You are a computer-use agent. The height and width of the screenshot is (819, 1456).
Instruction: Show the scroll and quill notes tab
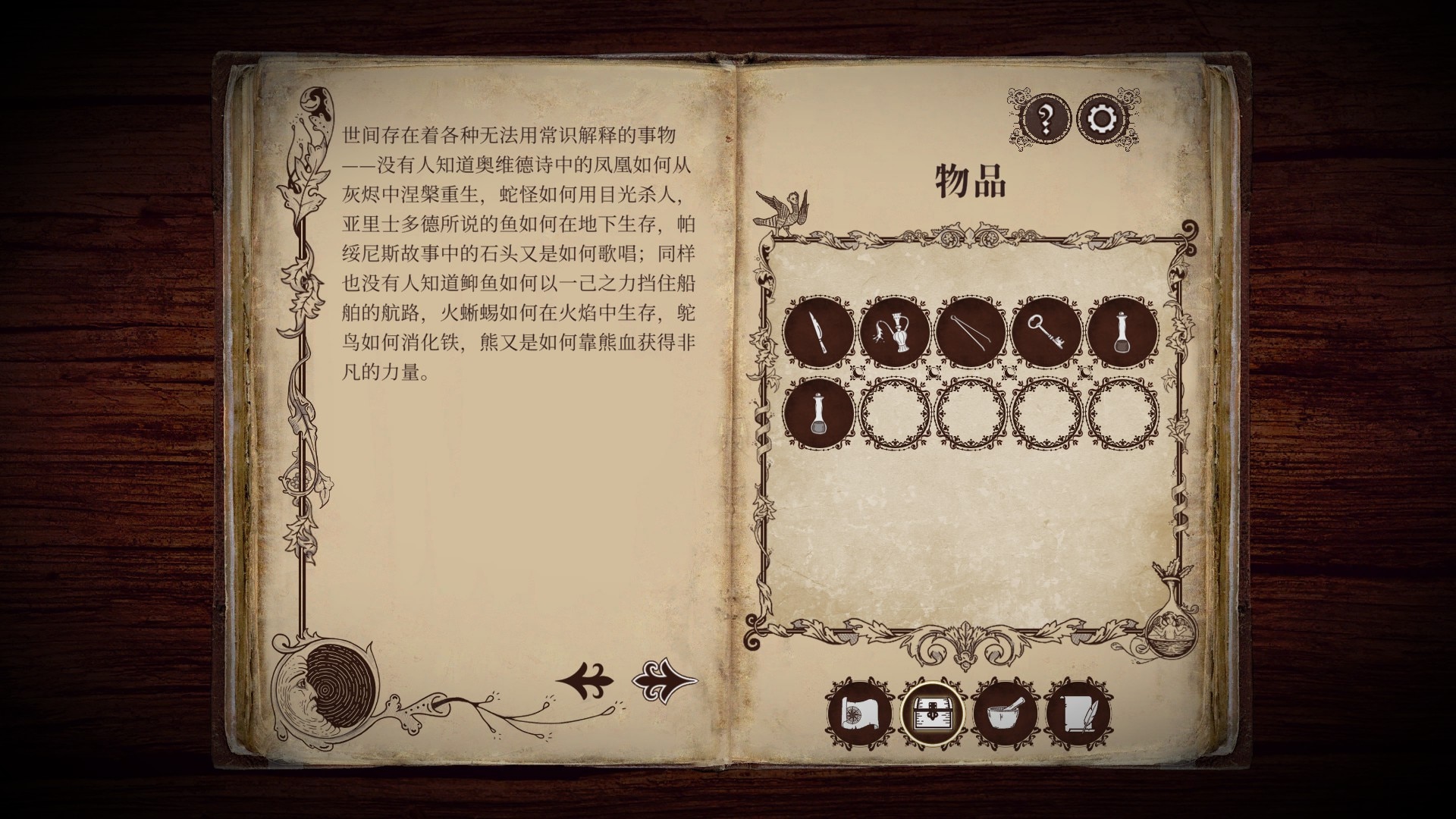1078,714
